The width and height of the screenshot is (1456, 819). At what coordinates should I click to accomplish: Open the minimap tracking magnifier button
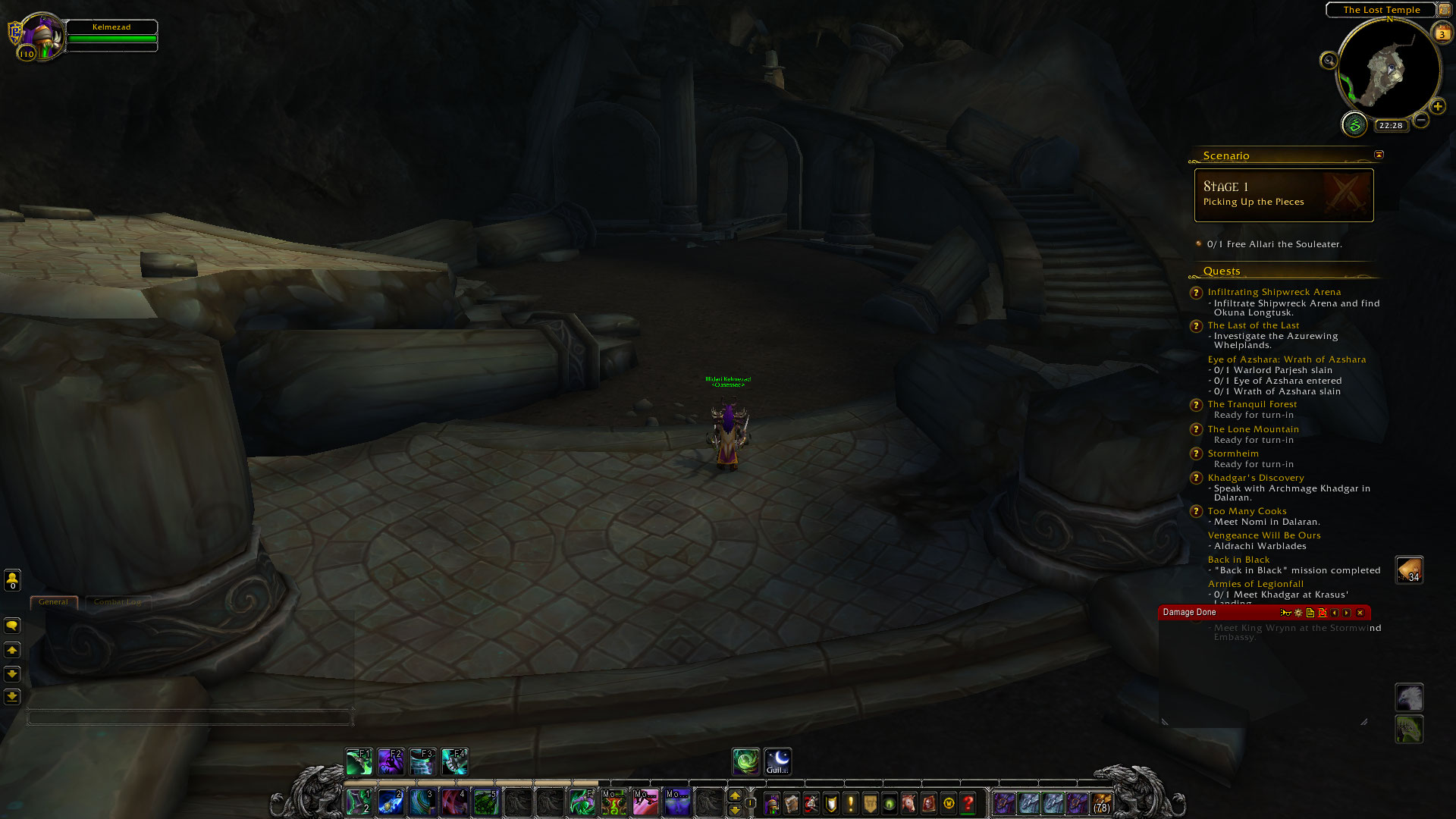1329,61
